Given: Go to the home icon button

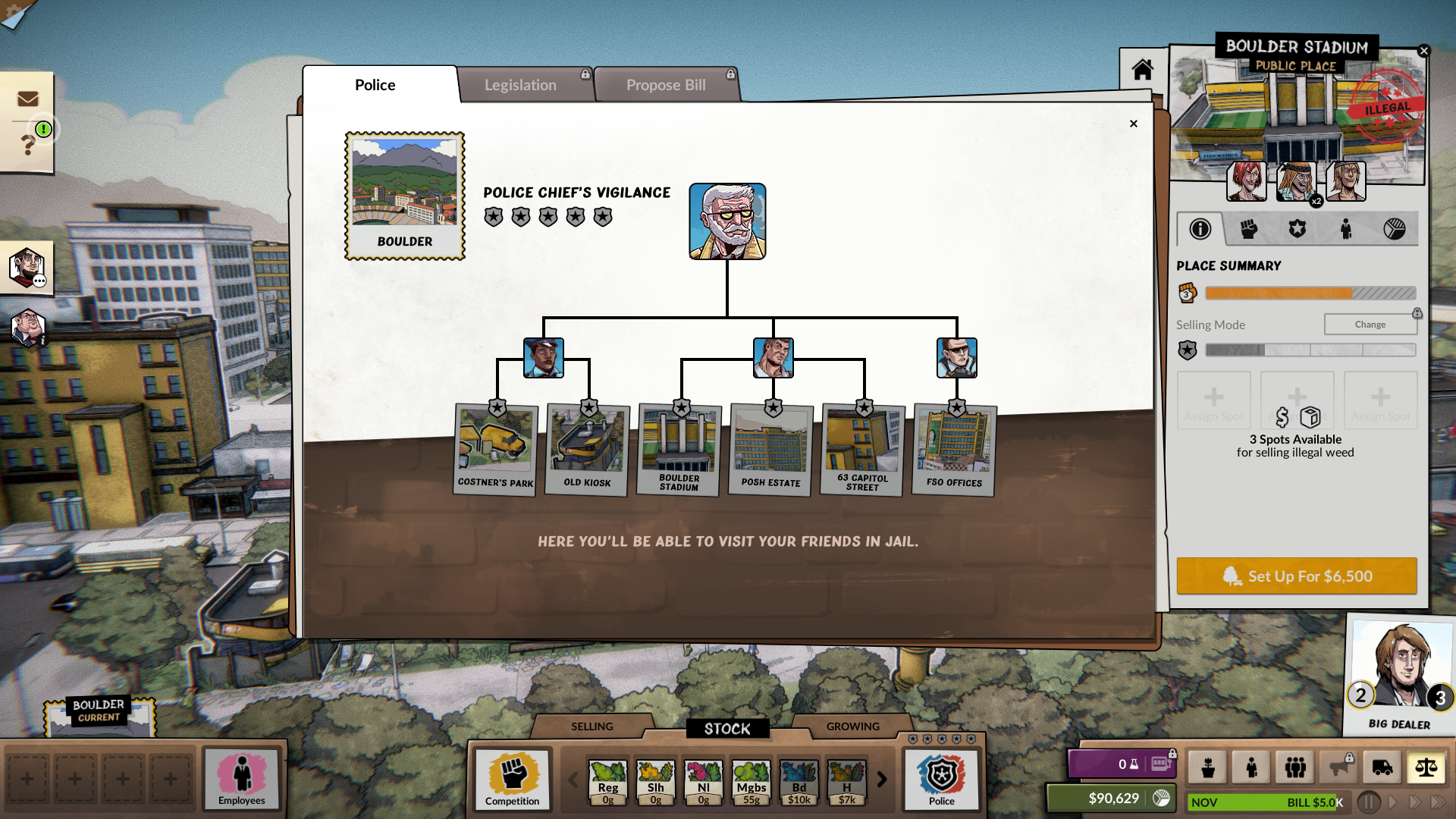Looking at the screenshot, I should coord(1142,70).
